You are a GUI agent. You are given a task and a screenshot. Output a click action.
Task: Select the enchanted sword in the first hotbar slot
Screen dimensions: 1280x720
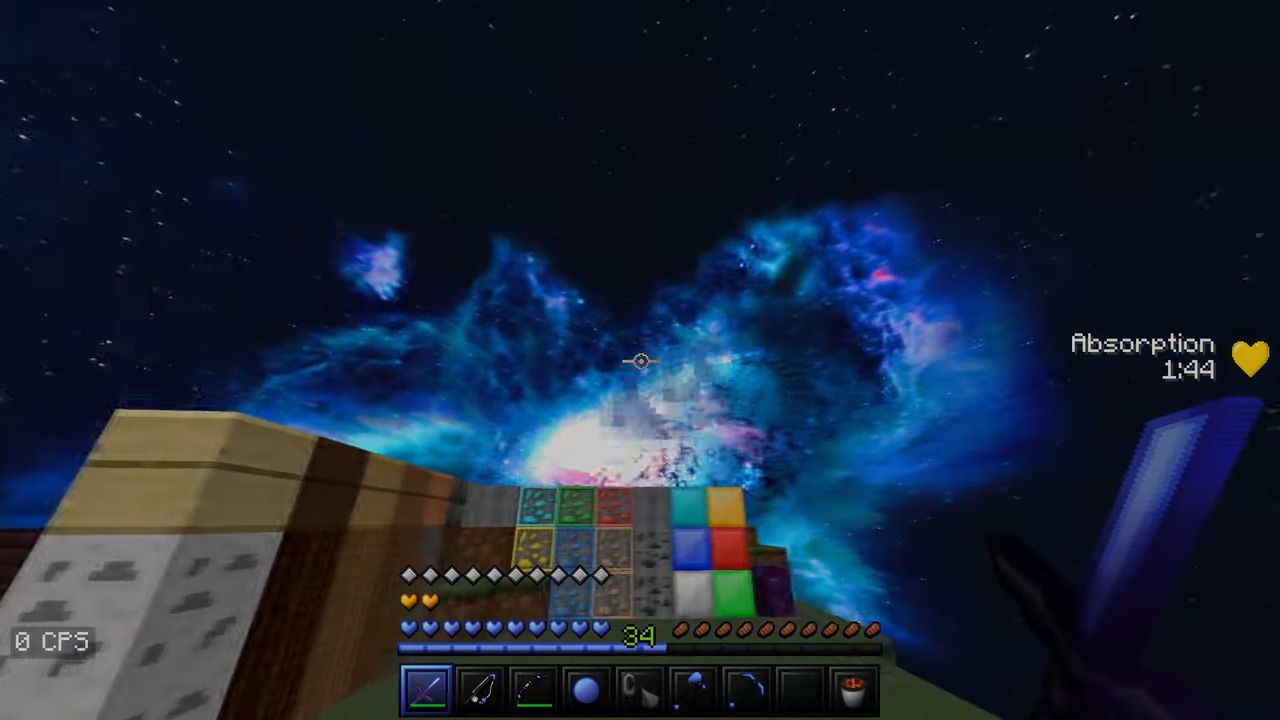pos(427,688)
